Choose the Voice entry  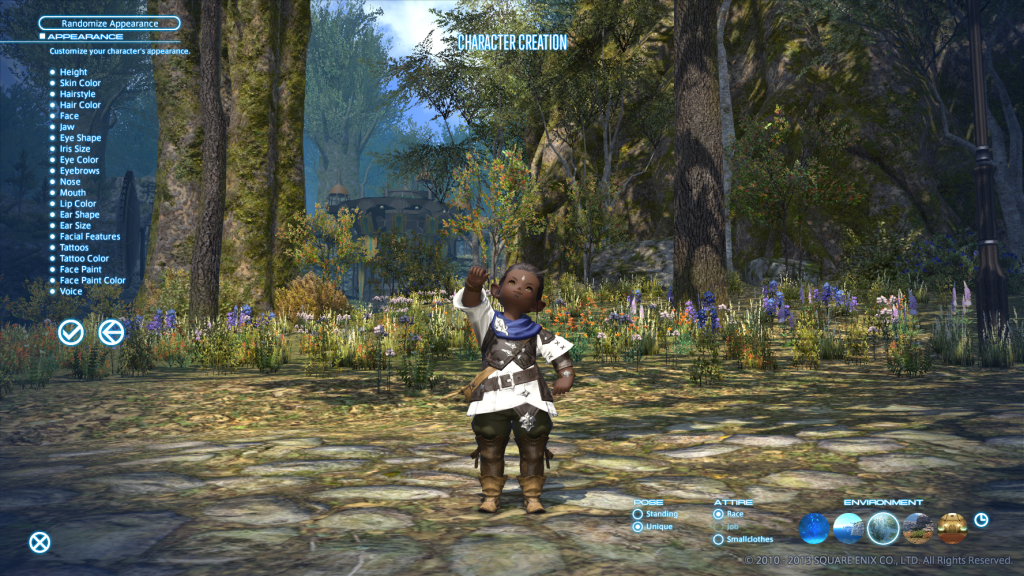[71, 291]
